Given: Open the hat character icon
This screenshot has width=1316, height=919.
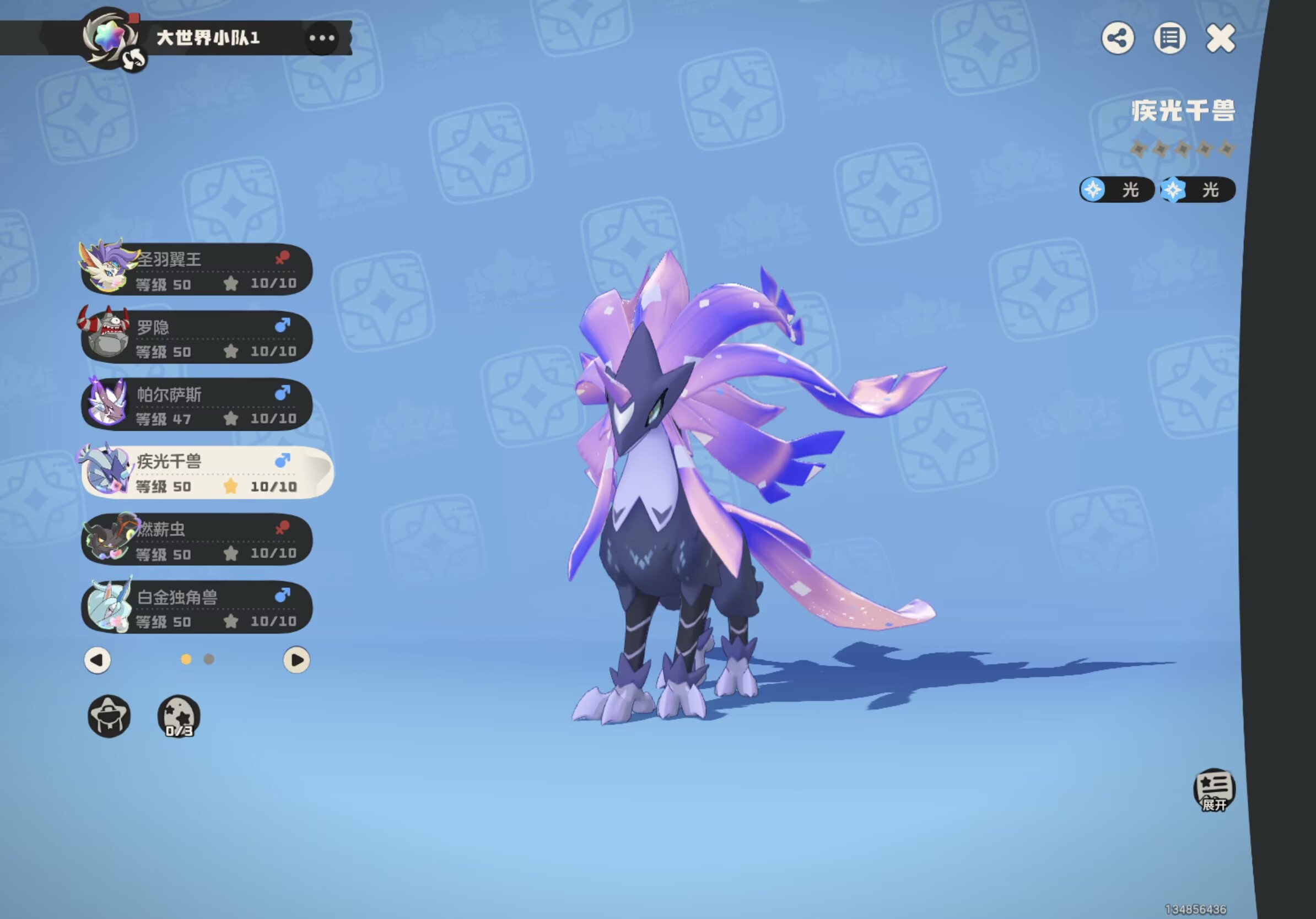Looking at the screenshot, I should tap(109, 716).
